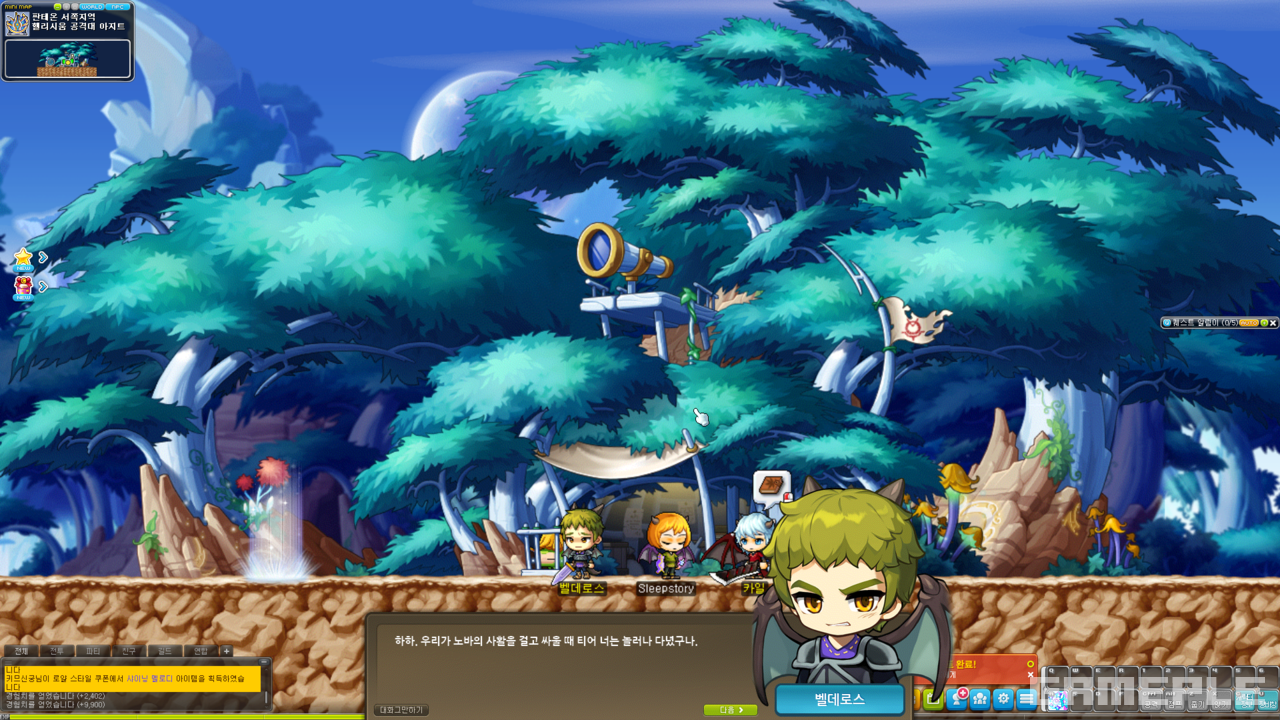Screen dimensions: 1280x720
Task: Select the 파티 (Party) chat tab
Action: [93, 651]
